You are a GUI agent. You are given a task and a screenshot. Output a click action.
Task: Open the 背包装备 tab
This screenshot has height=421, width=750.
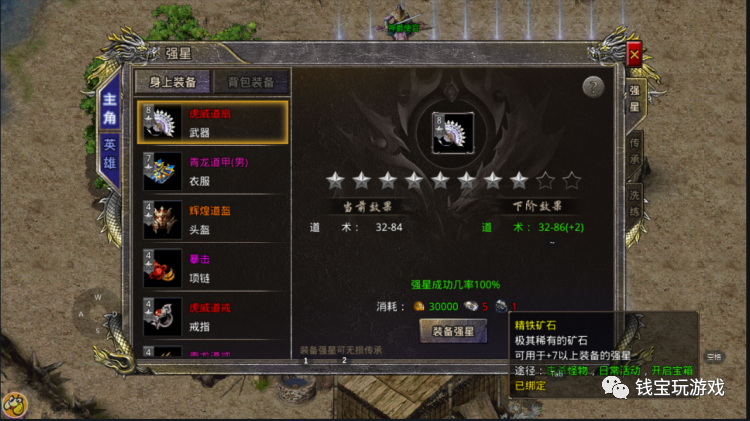[251, 82]
